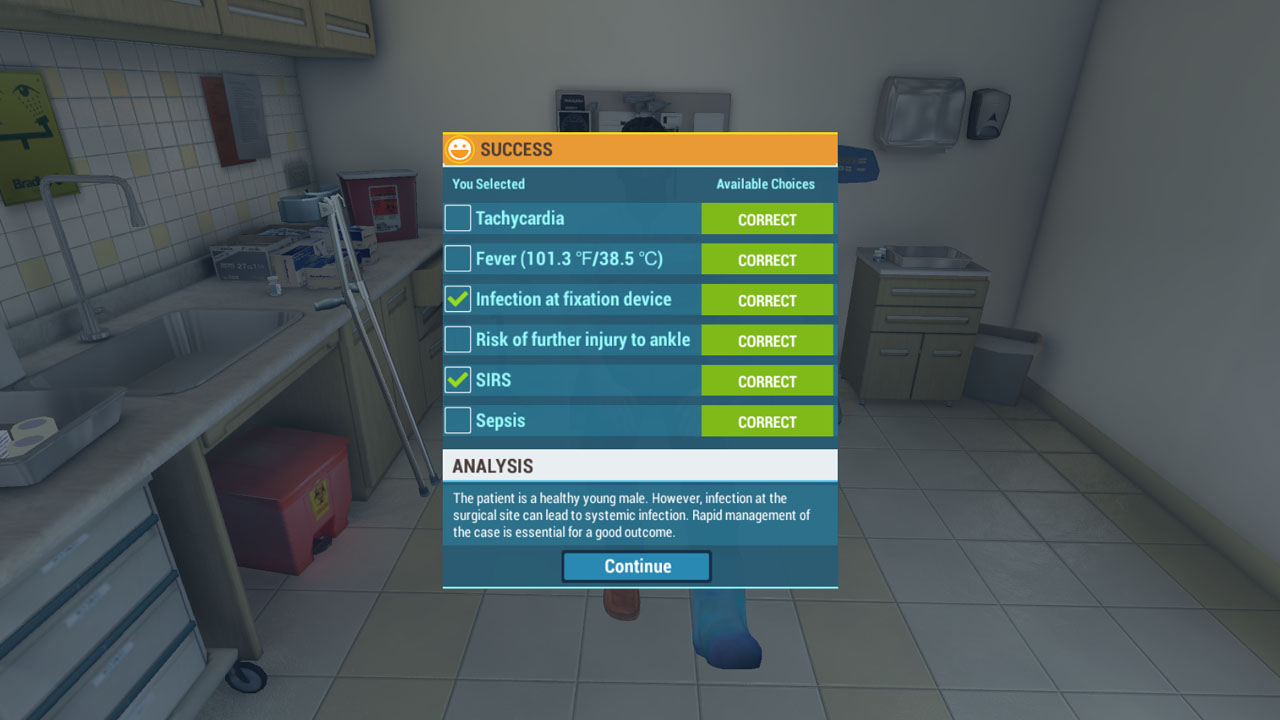Tick the Tachycardia checkbox
The image size is (1280, 720).
click(x=458, y=218)
